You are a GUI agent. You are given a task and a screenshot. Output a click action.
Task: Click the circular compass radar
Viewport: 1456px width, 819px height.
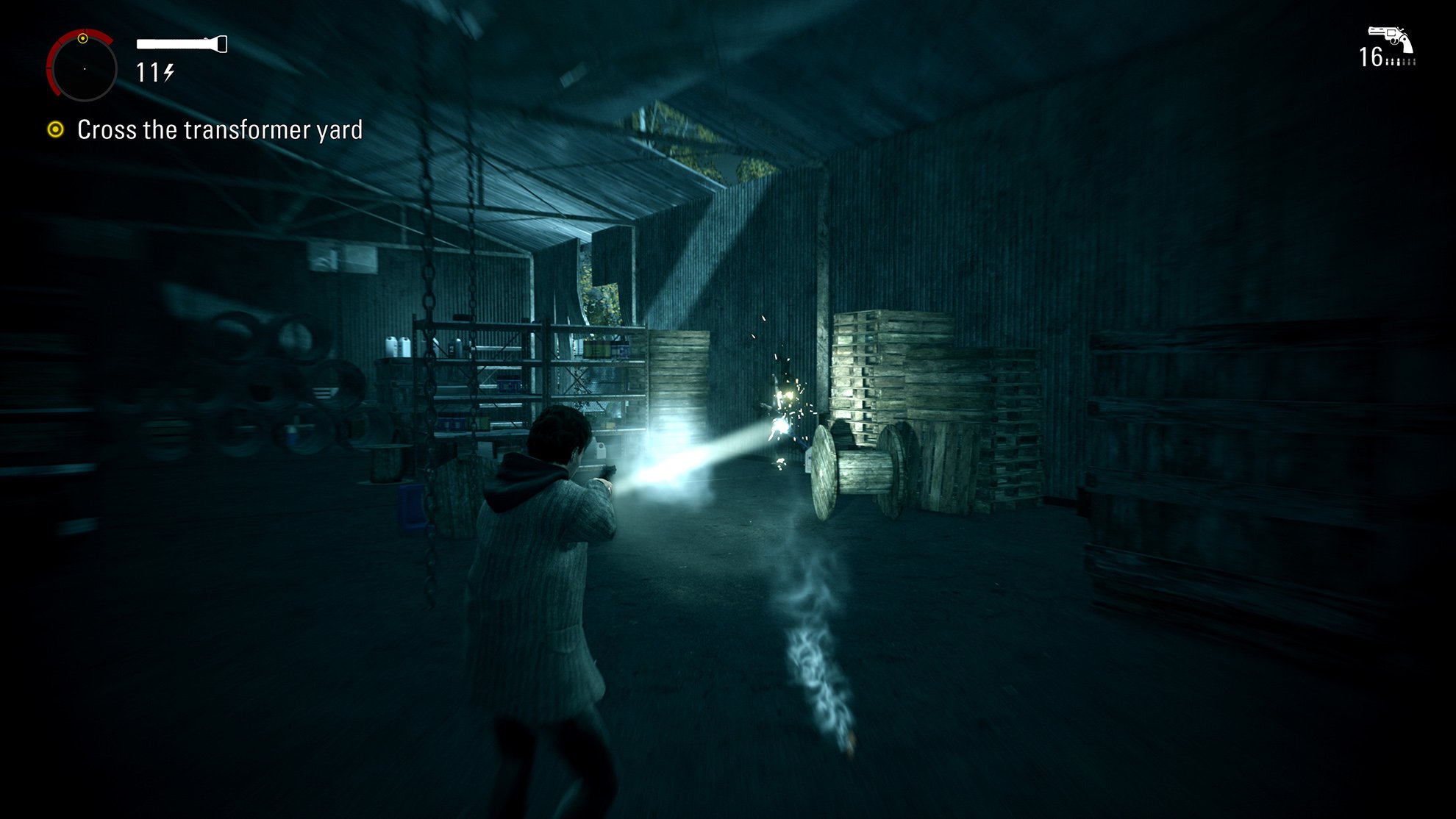pos(83,68)
